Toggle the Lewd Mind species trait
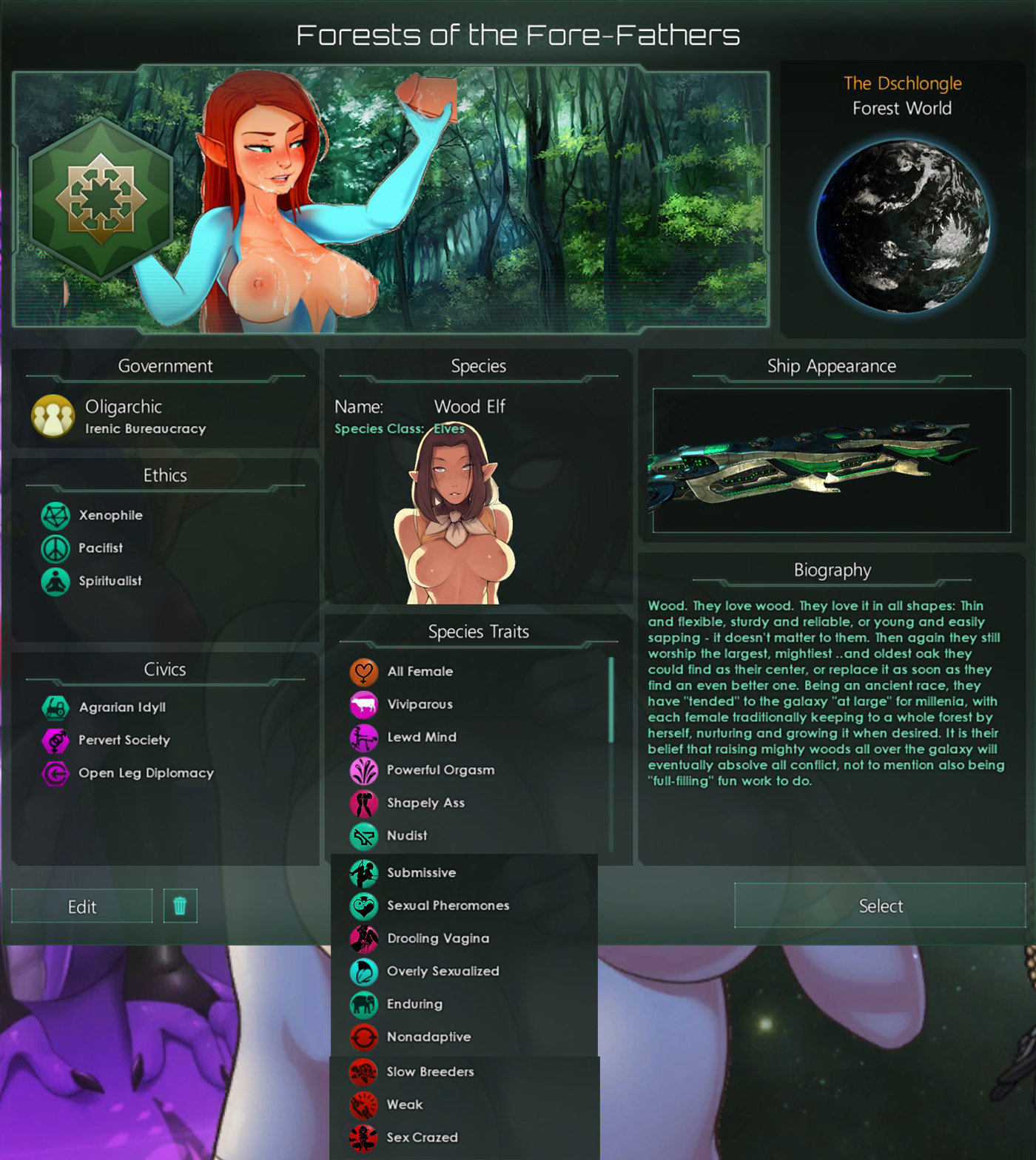1036x1160 pixels. click(363, 737)
